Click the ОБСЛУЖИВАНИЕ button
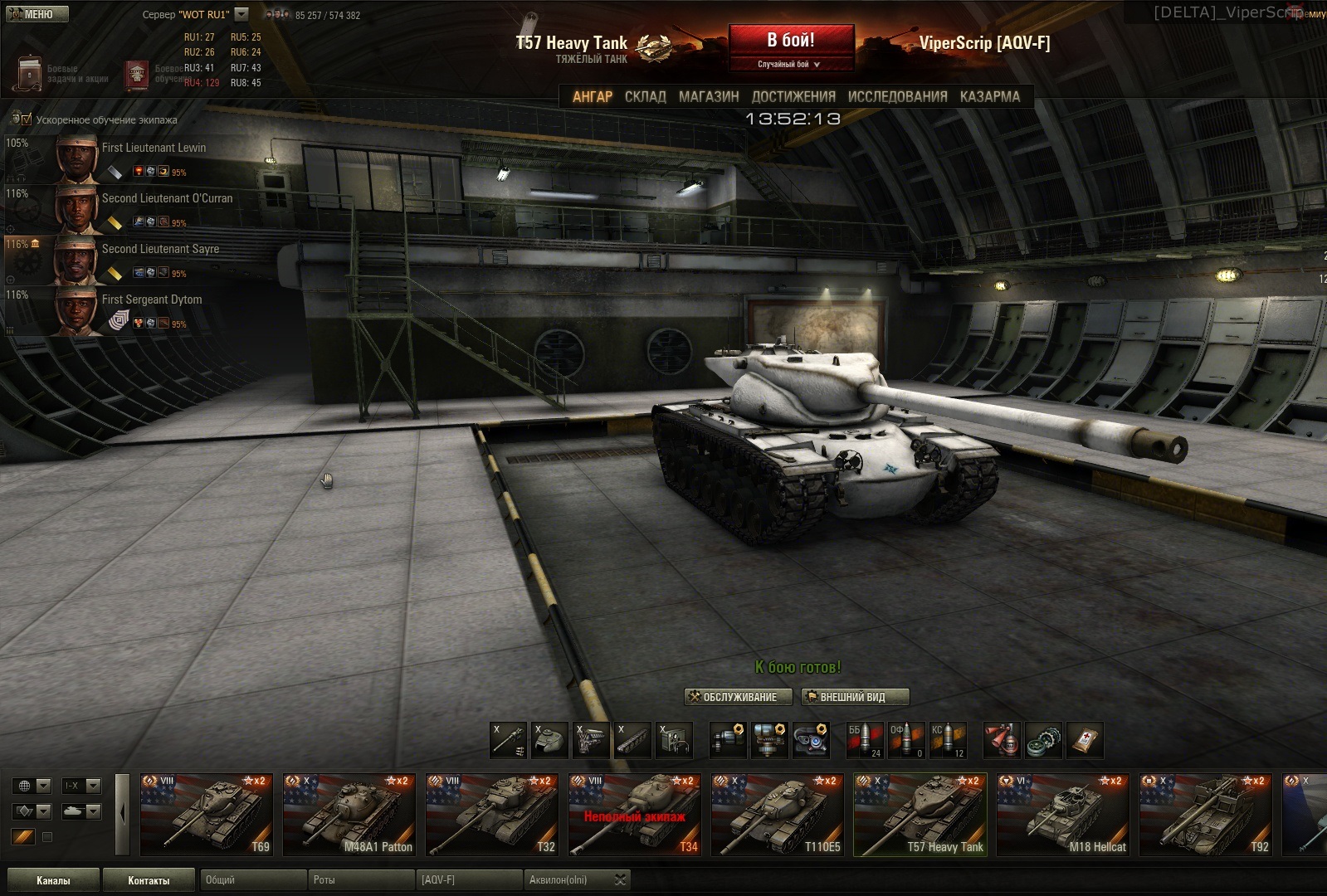Viewport: 1327px width, 896px height. click(x=733, y=697)
